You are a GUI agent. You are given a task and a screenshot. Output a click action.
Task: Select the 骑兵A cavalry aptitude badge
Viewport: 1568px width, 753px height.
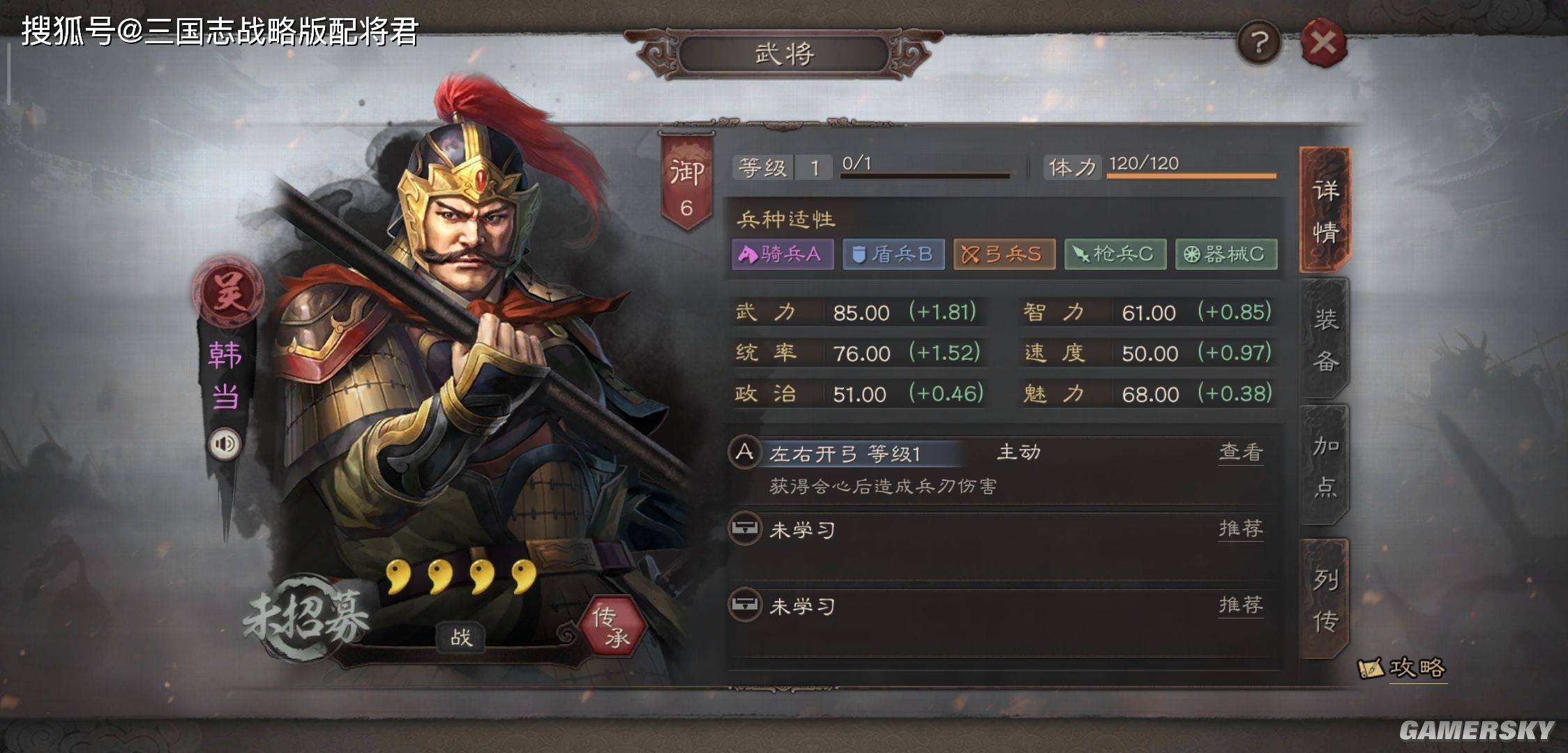pyautogui.click(x=782, y=254)
